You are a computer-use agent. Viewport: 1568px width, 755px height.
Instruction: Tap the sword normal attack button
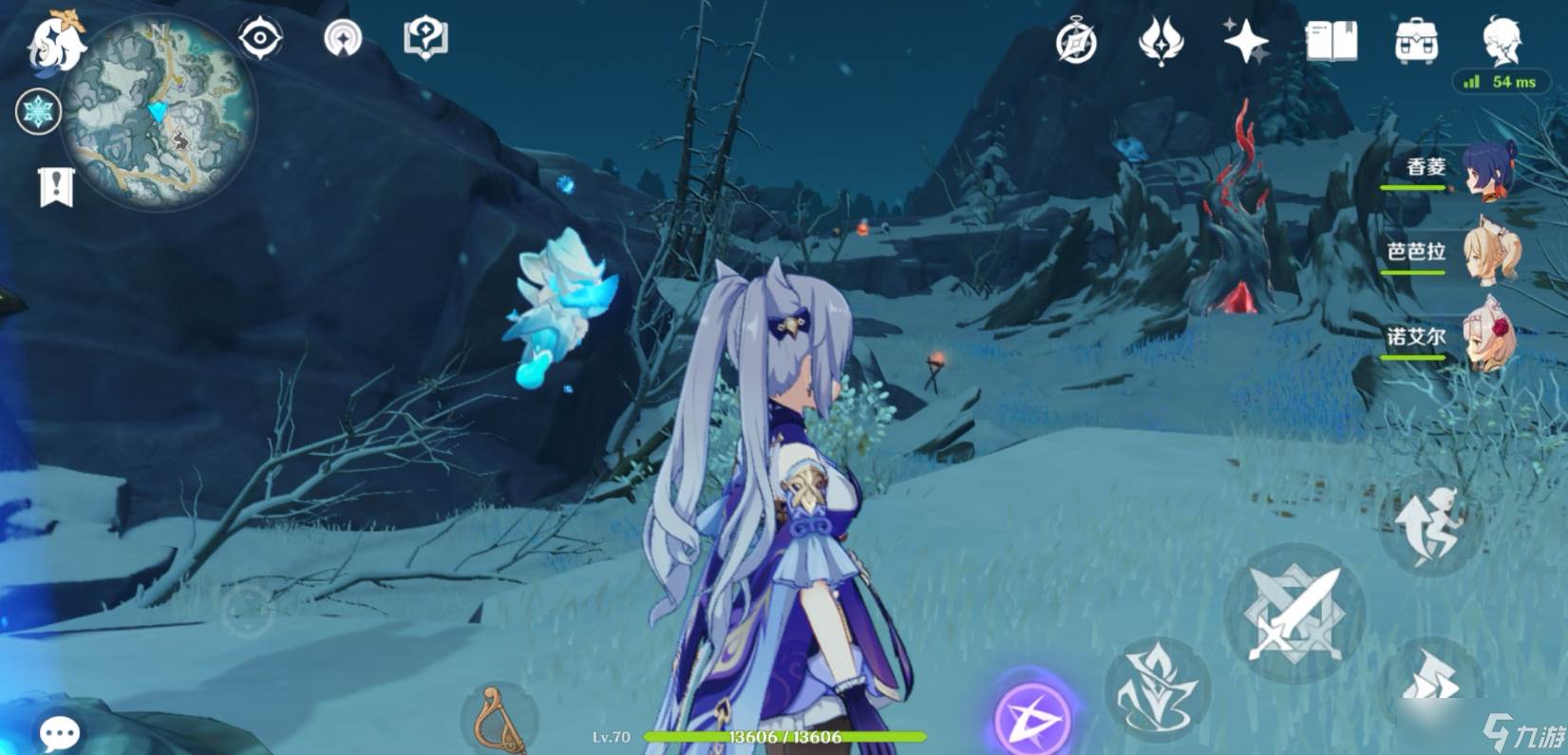[1294, 613]
